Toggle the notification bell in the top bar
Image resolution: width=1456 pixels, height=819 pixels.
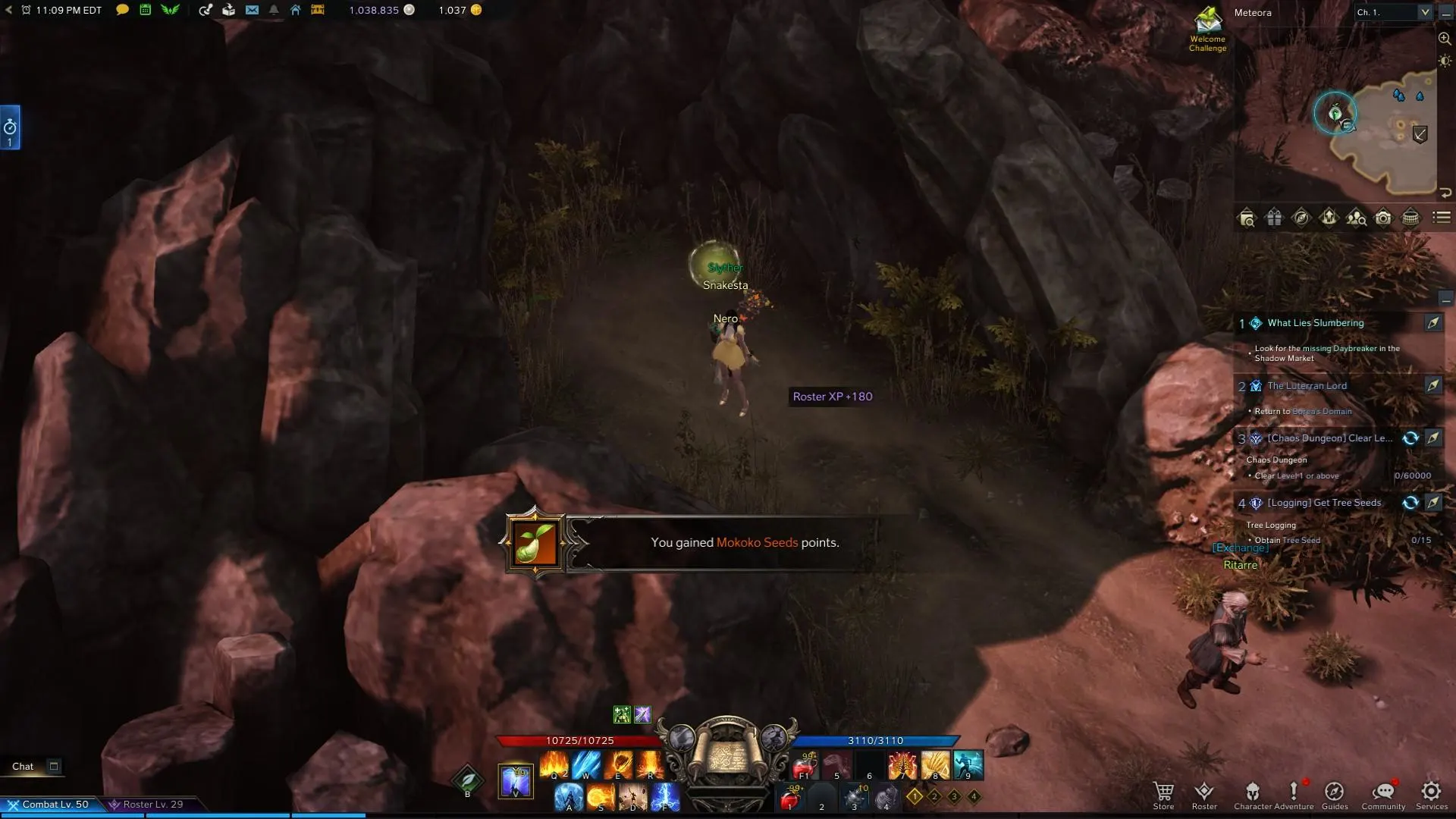tap(274, 11)
